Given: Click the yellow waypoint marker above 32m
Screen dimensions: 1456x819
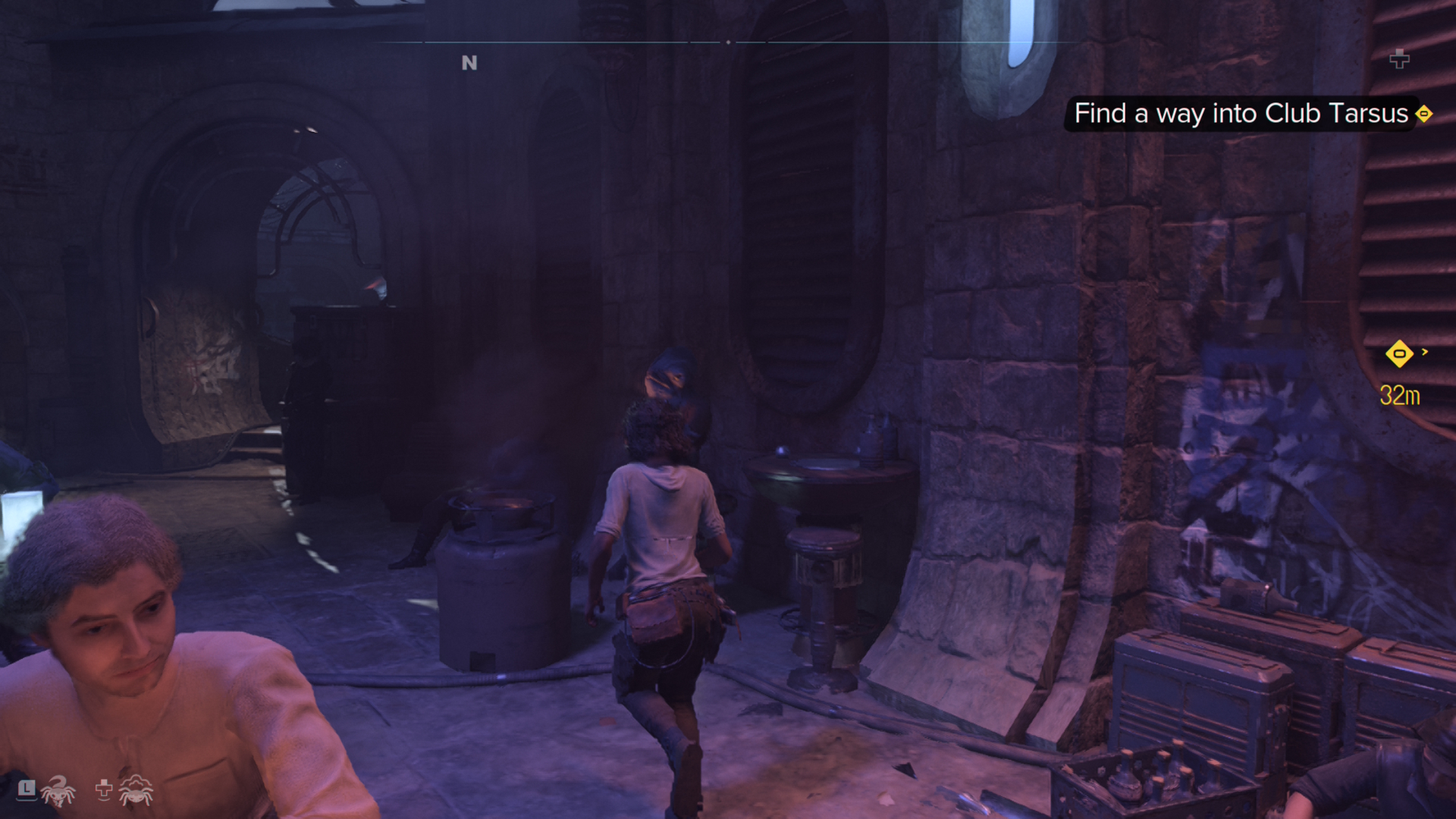Looking at the screenshot, I should (x=1399, y=353).
